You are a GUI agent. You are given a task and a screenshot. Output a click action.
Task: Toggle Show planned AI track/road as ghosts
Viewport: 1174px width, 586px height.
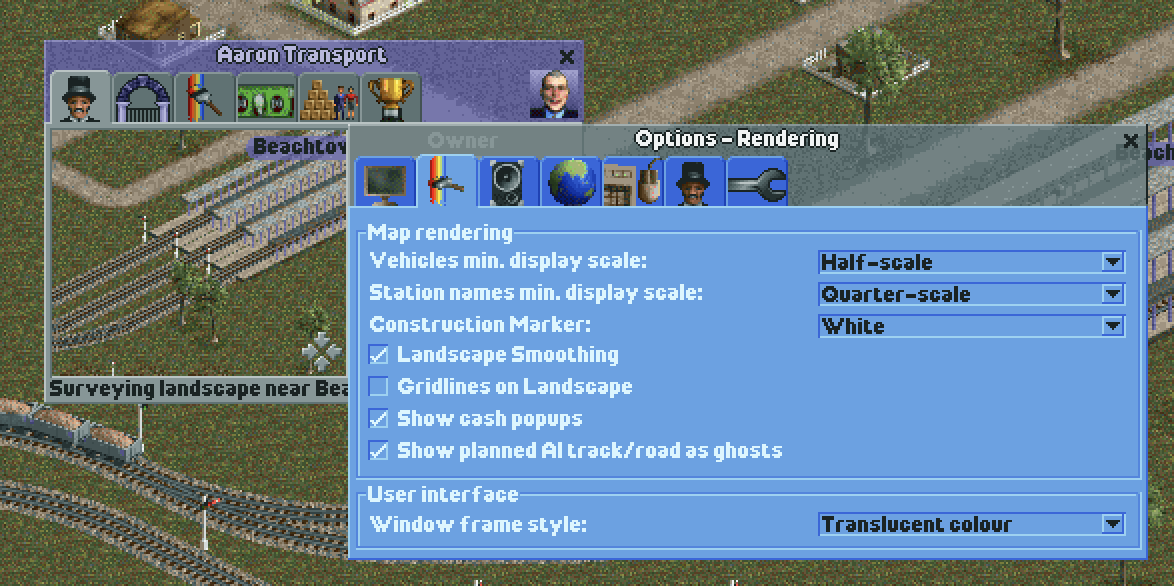[x=379, y=451]
